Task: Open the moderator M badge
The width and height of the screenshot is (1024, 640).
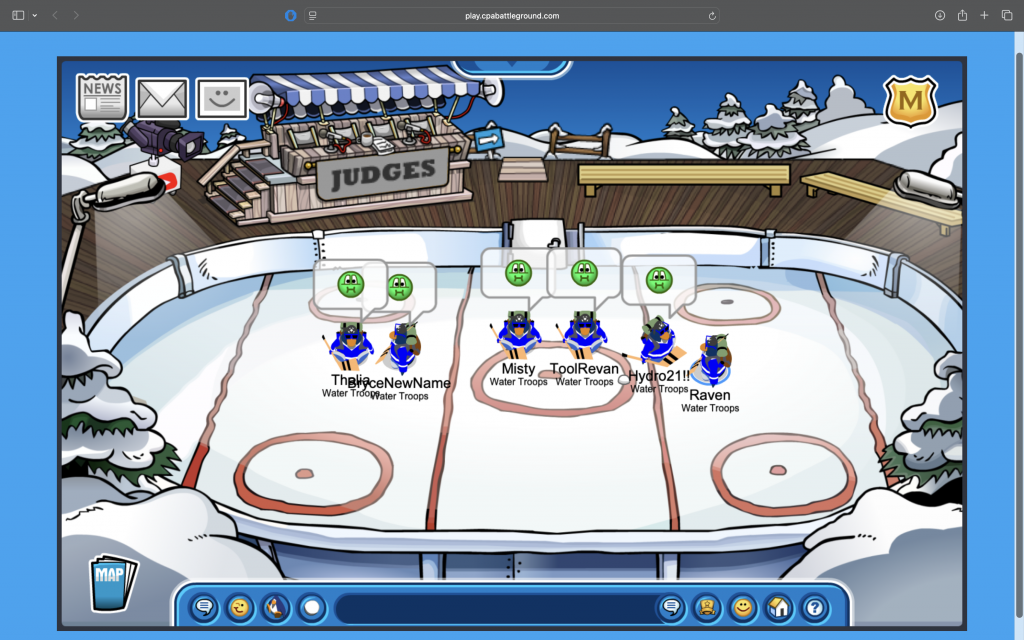Action: click(910, 102)
